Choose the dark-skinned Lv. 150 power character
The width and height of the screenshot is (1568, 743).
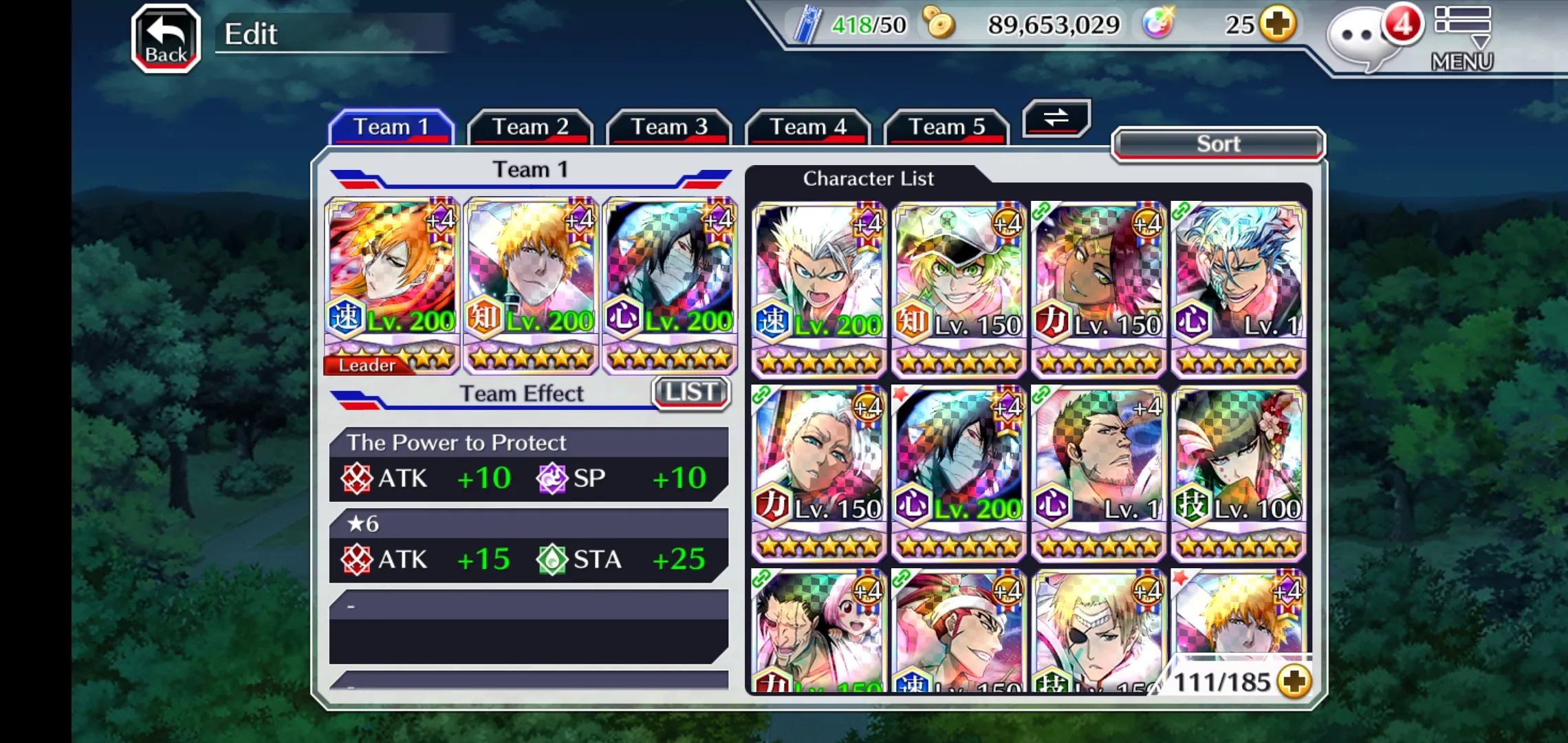tap(1098, 289)
